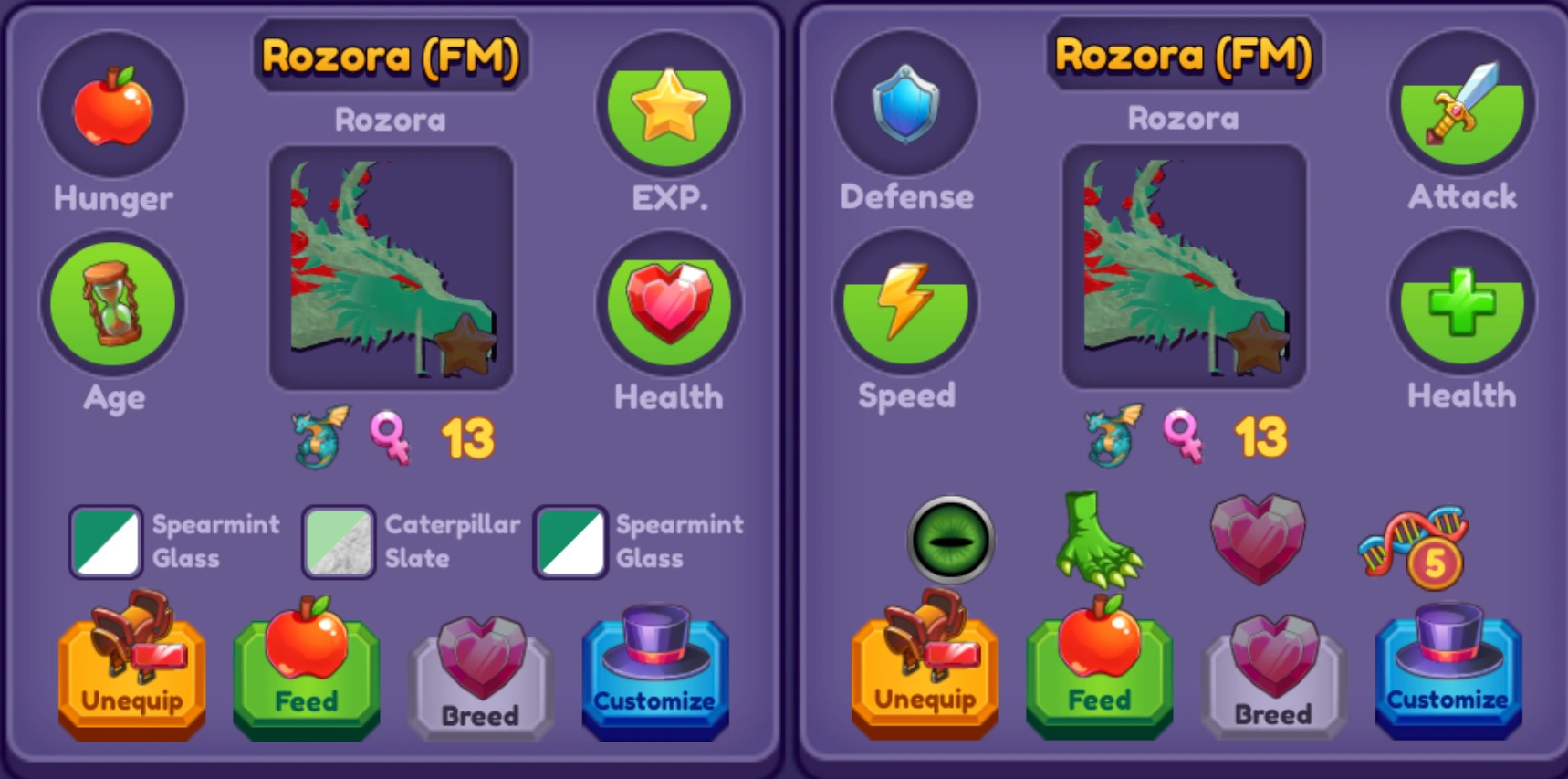Click the purple heart trait icon
Screen dimensions: 1568x779
[x=1260, y=539]
